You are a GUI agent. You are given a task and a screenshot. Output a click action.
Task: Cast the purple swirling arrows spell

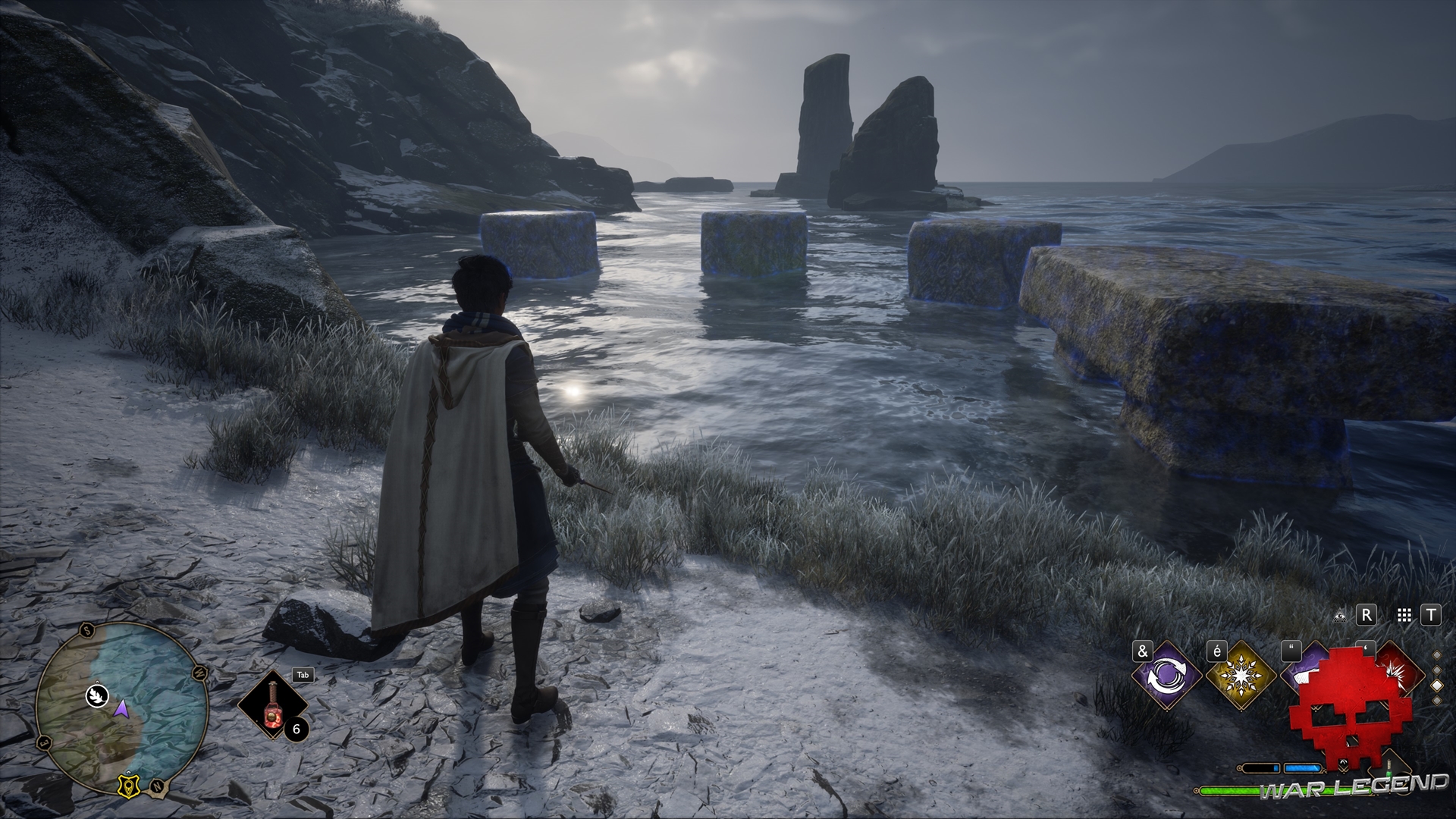coord(1165,676)
